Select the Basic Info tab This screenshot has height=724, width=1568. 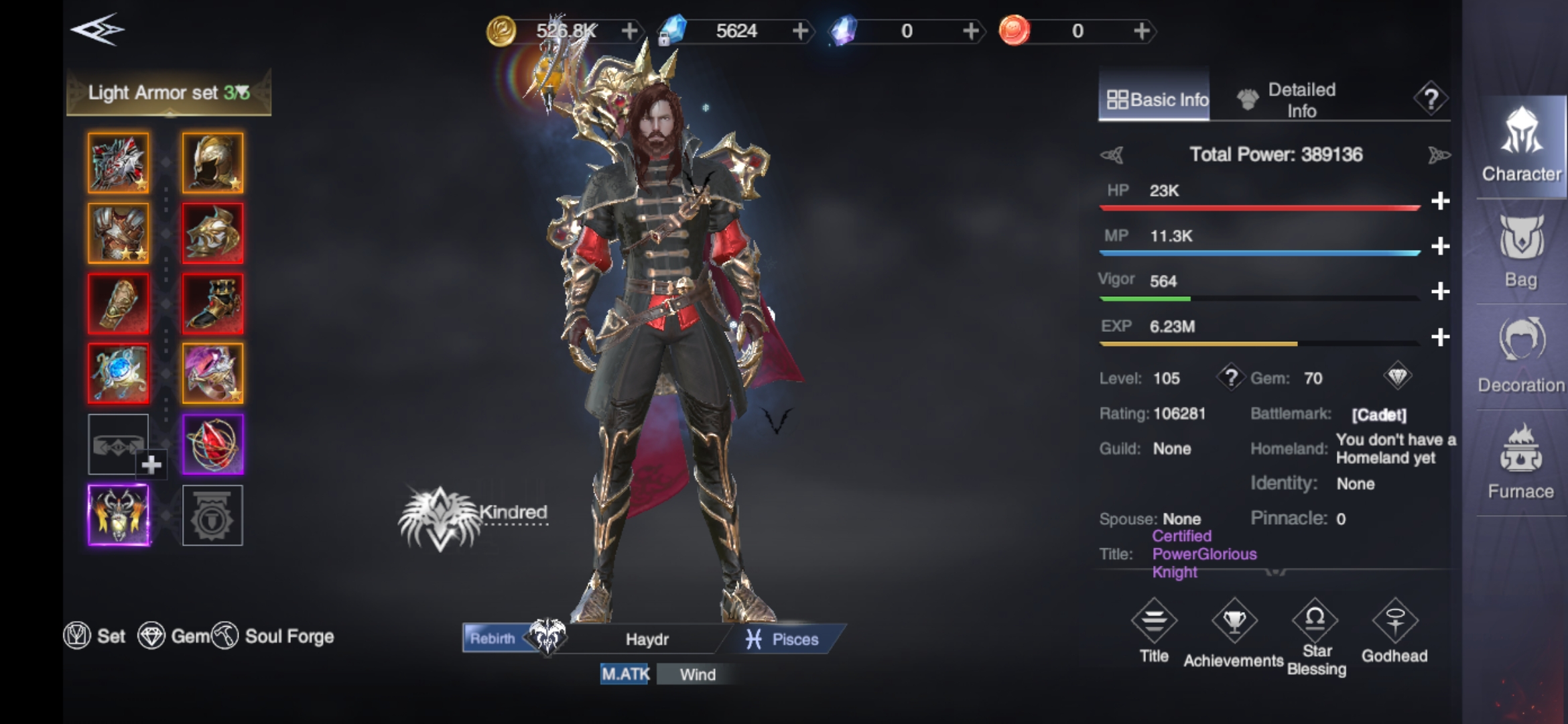(x=1155, y=100)
